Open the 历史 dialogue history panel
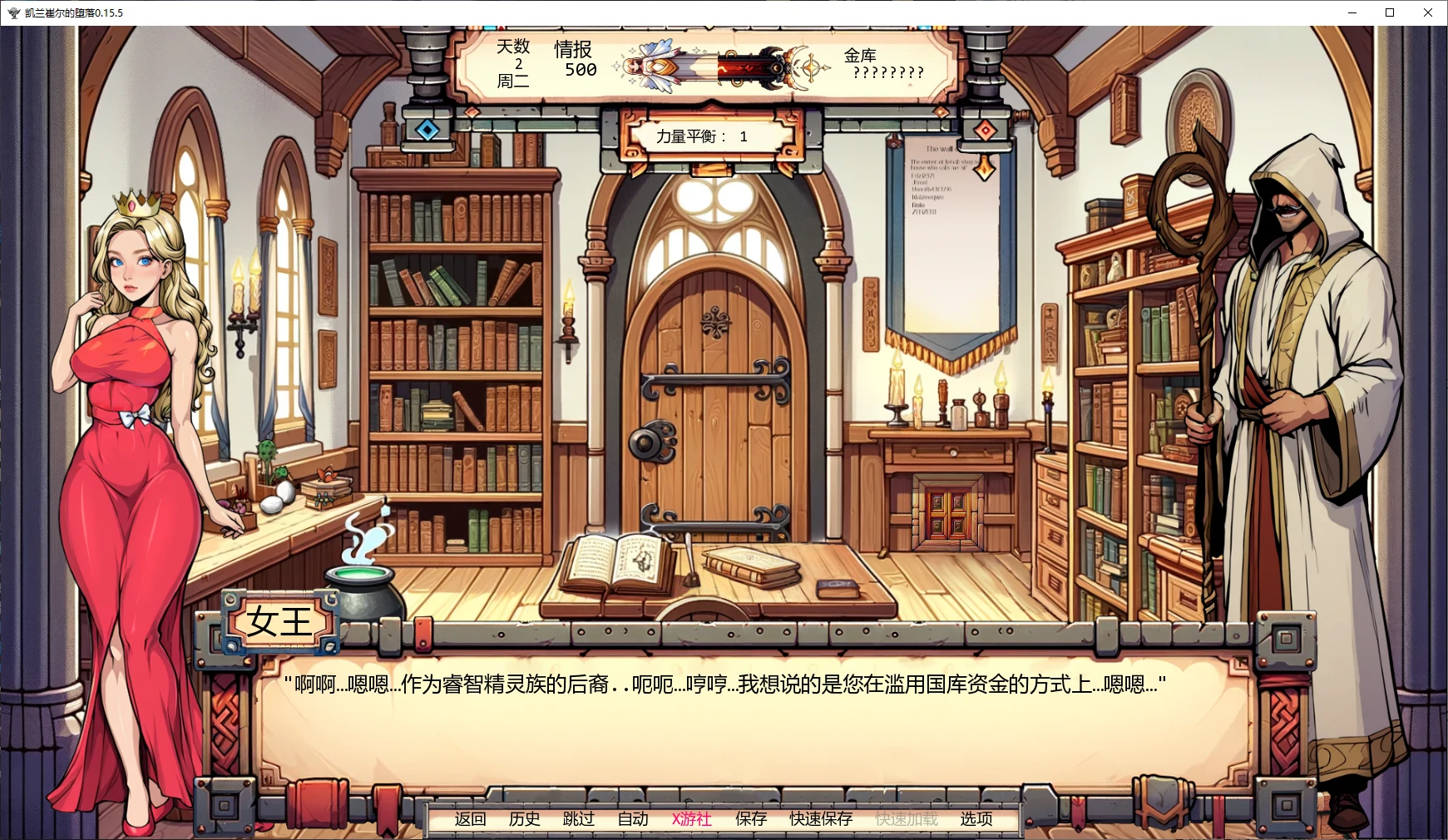This screenshot has height=840, width=1448. tap(524, 819)
